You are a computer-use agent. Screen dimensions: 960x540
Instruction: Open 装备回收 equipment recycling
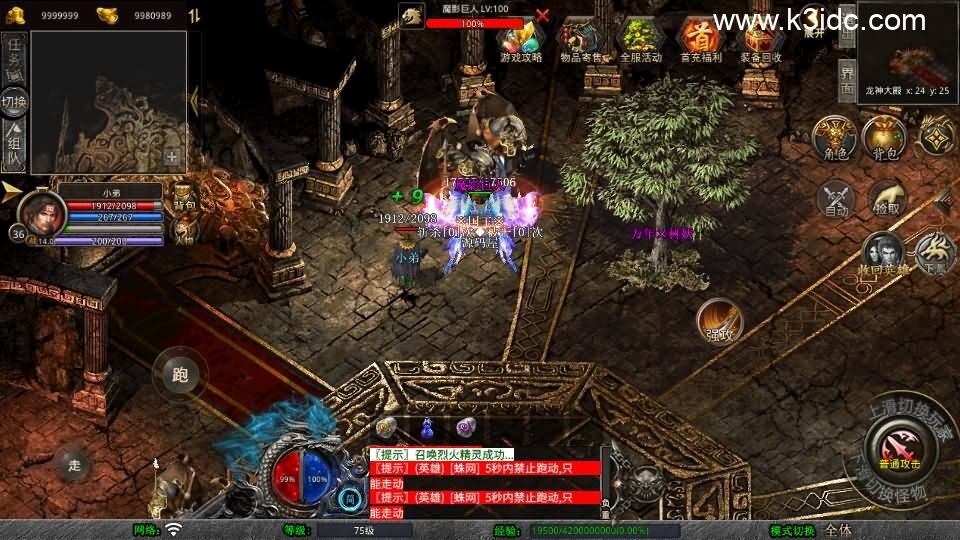click(761, 39)
